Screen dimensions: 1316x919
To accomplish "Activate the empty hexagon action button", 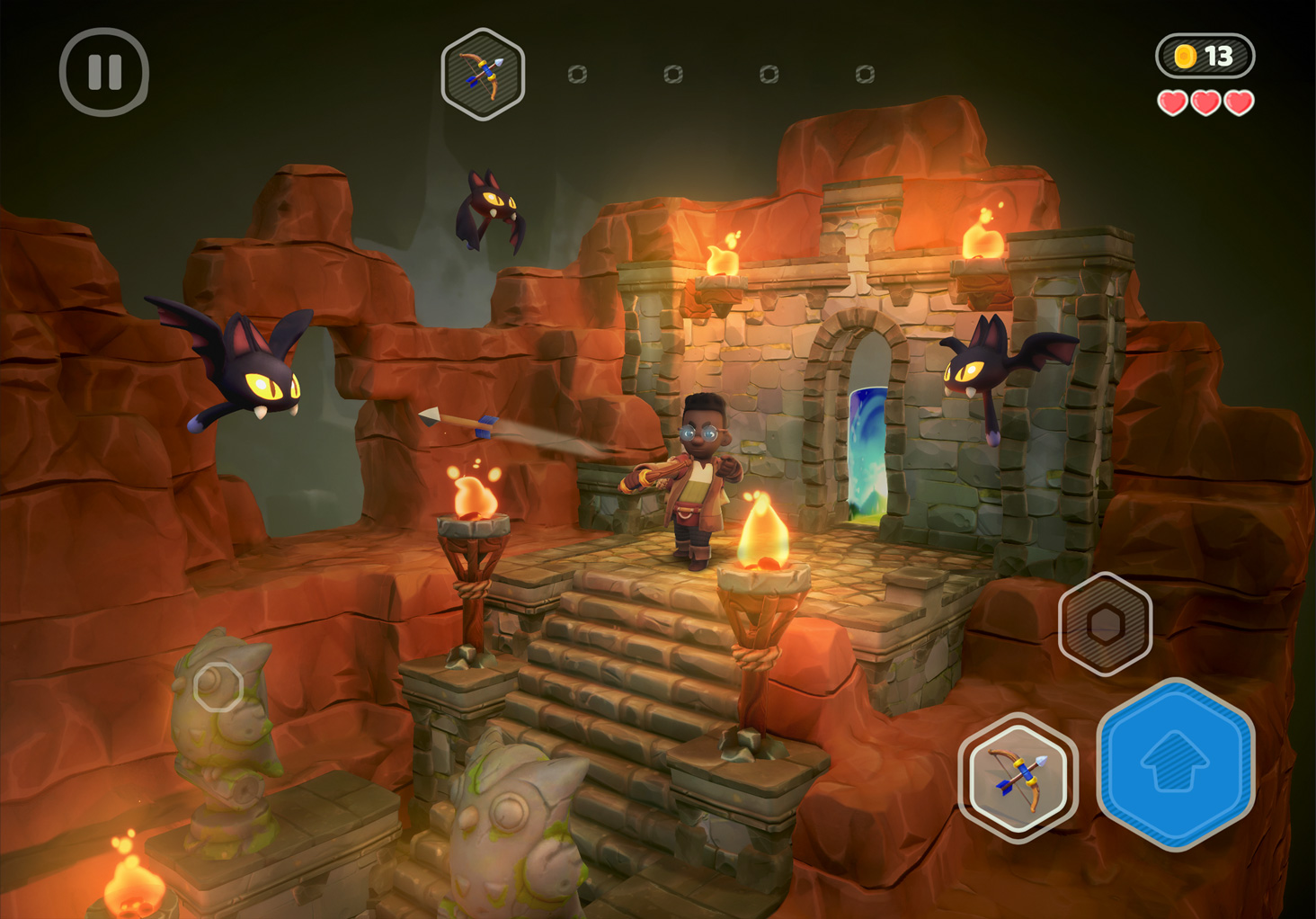I will [x=1105, y=623].
